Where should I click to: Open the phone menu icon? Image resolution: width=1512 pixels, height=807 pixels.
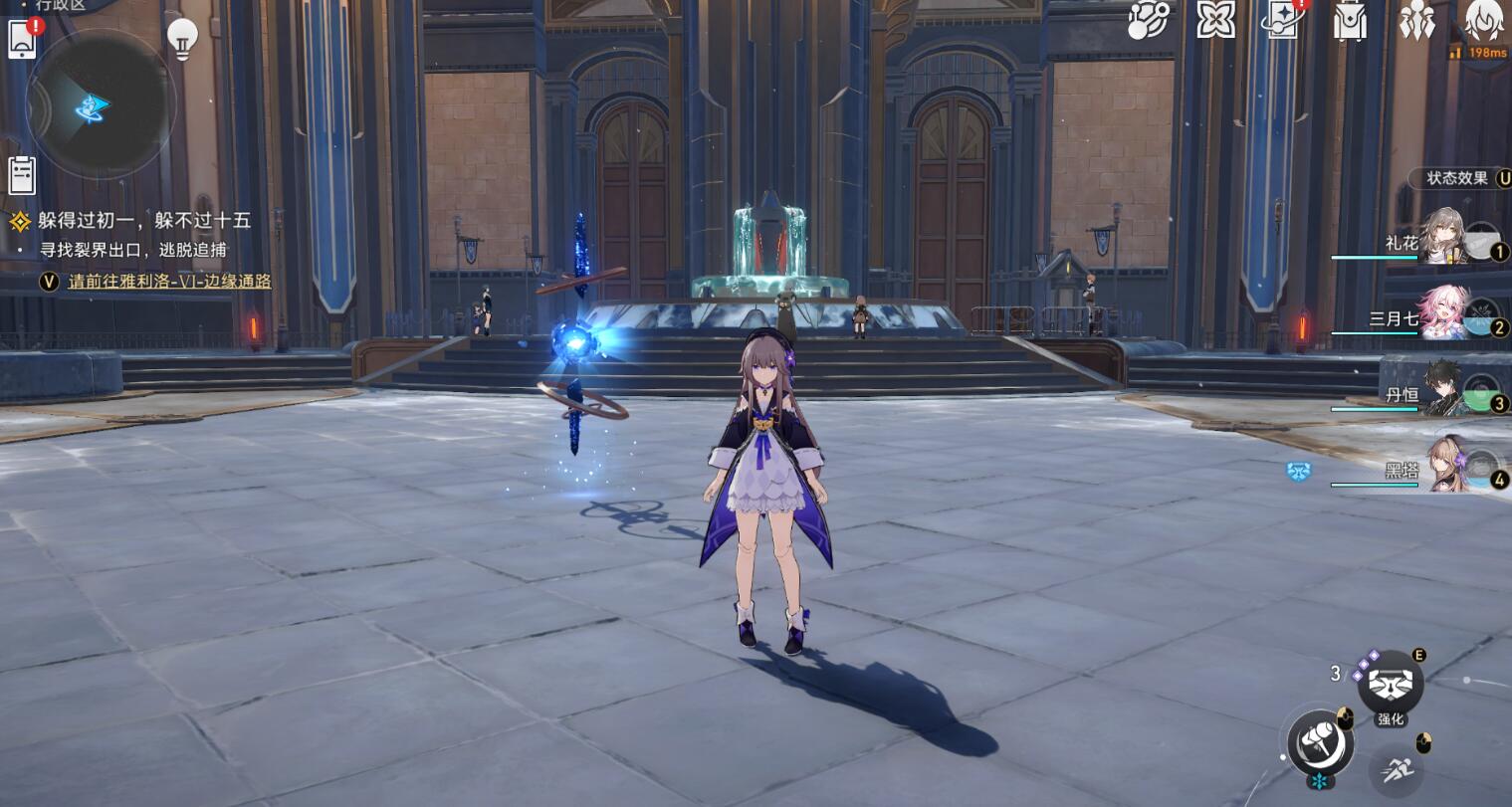tap(22, 40)
